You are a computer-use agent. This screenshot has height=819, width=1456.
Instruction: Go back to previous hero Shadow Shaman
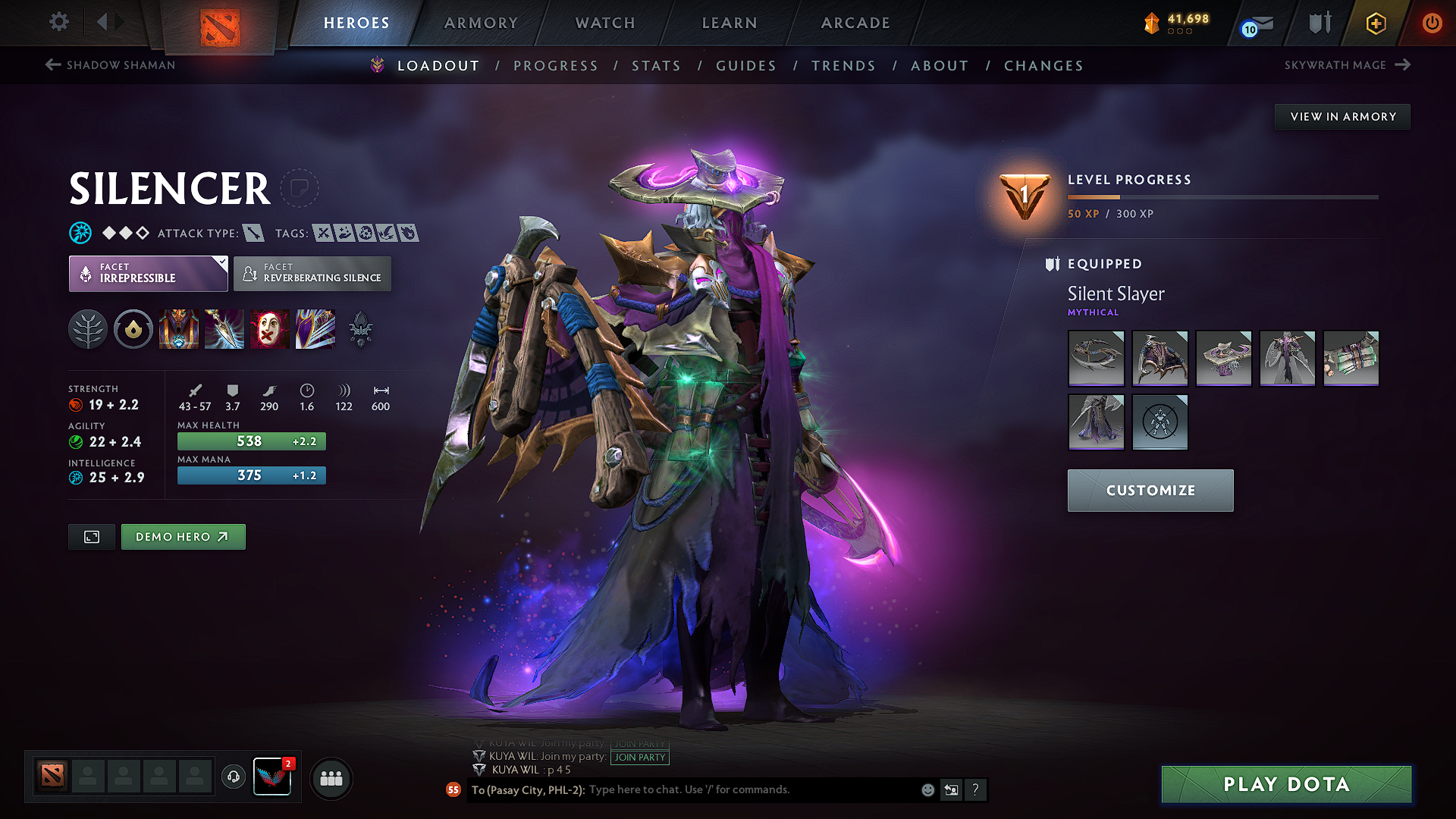111,65
